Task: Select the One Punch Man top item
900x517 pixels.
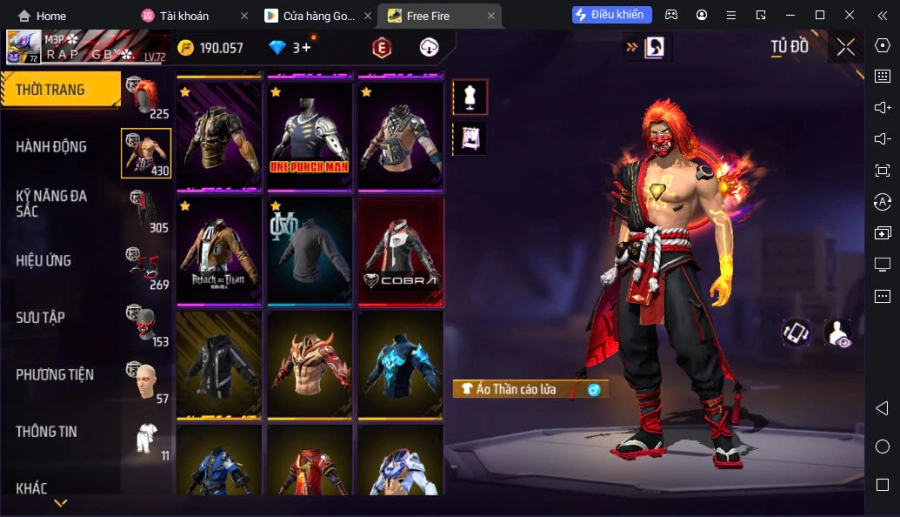Action: pos(309,135)
